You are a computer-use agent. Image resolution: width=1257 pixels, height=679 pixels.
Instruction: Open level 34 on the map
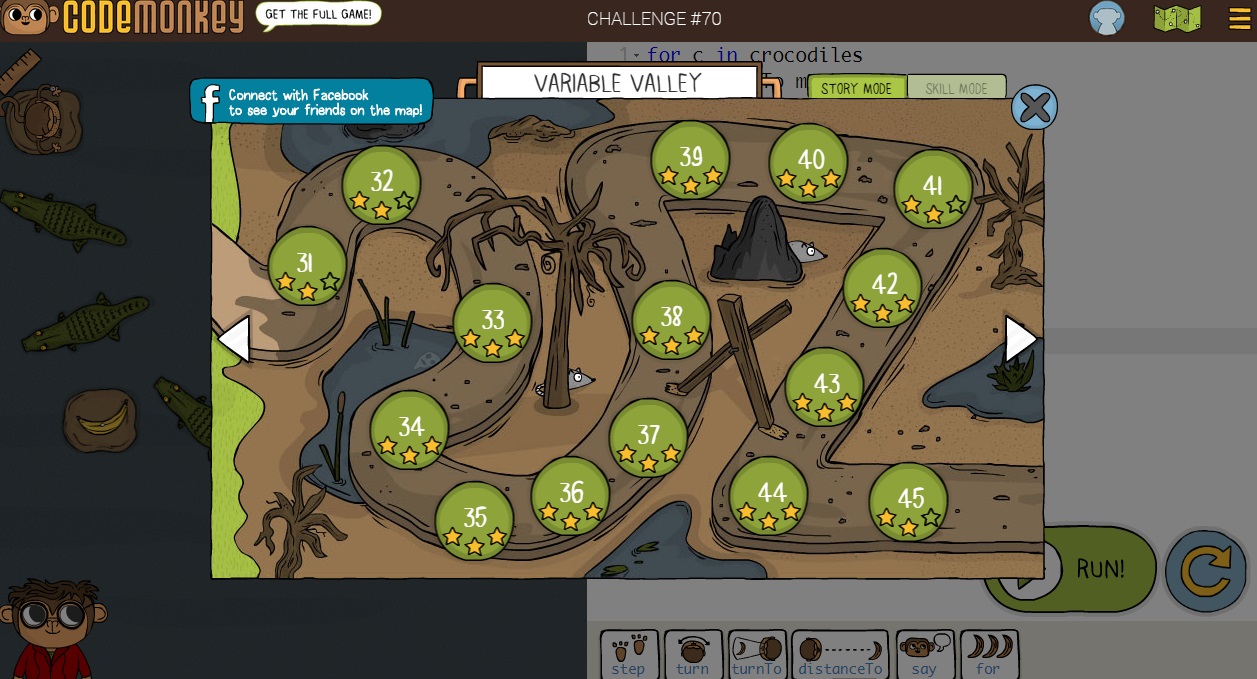click(410, 430)
